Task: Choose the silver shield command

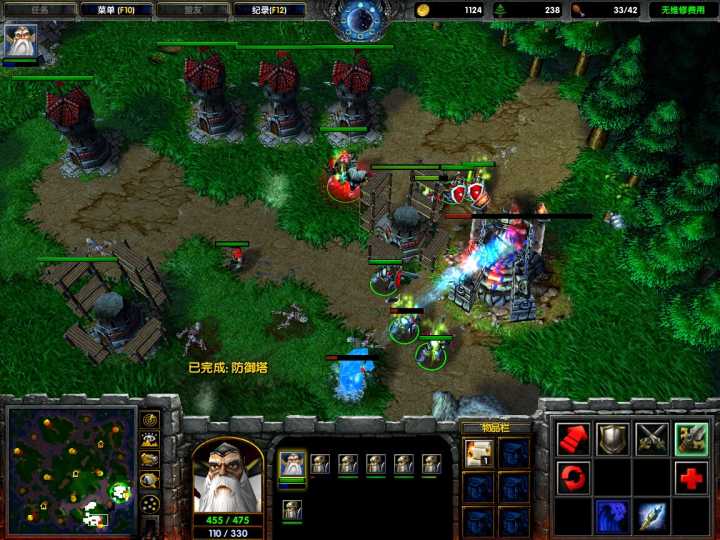Action: [x=612, y=439]
